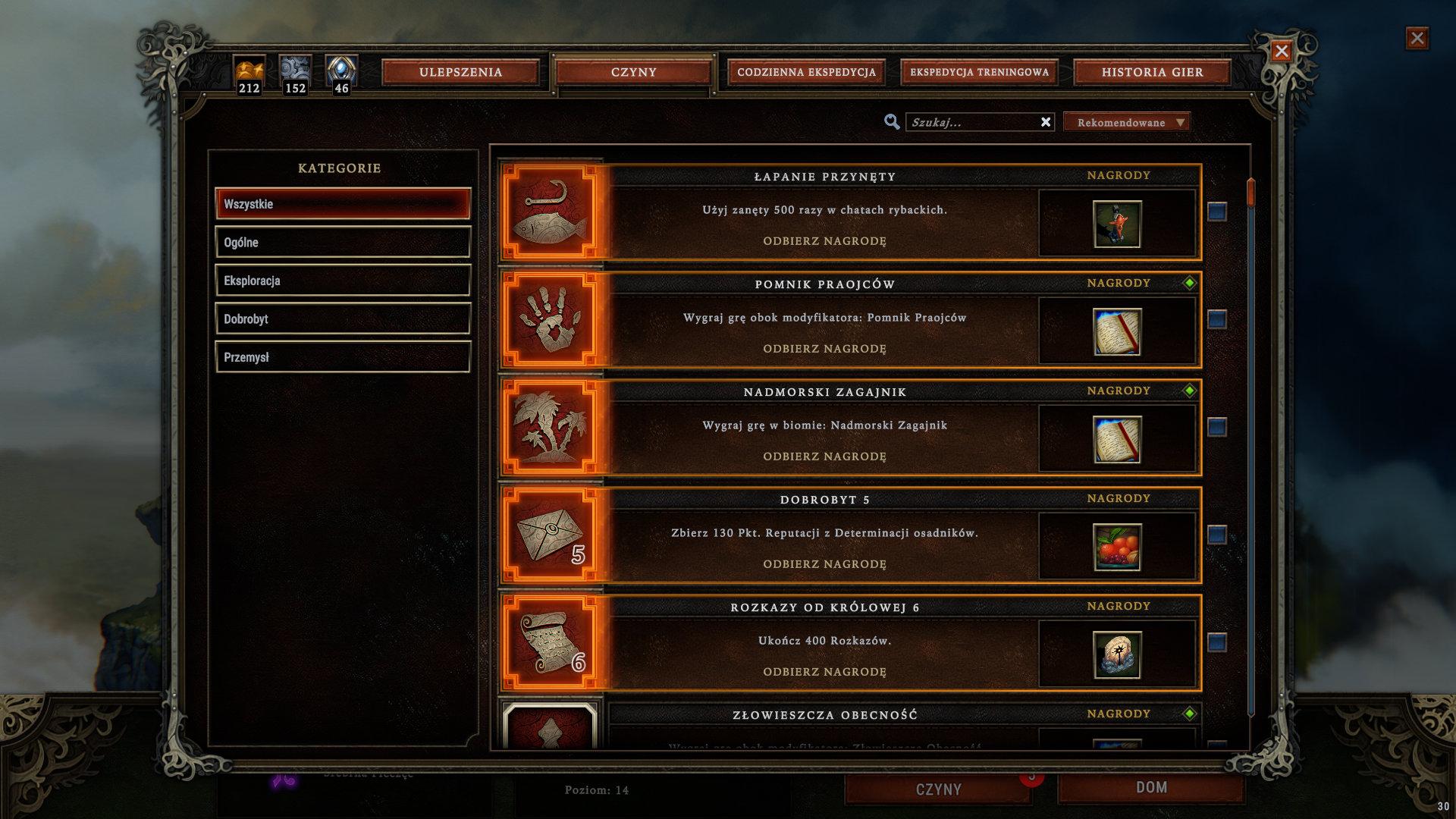1456x819 pixels.
Task: Switch to the Ulepszenia tab
Action: [460, 72]
